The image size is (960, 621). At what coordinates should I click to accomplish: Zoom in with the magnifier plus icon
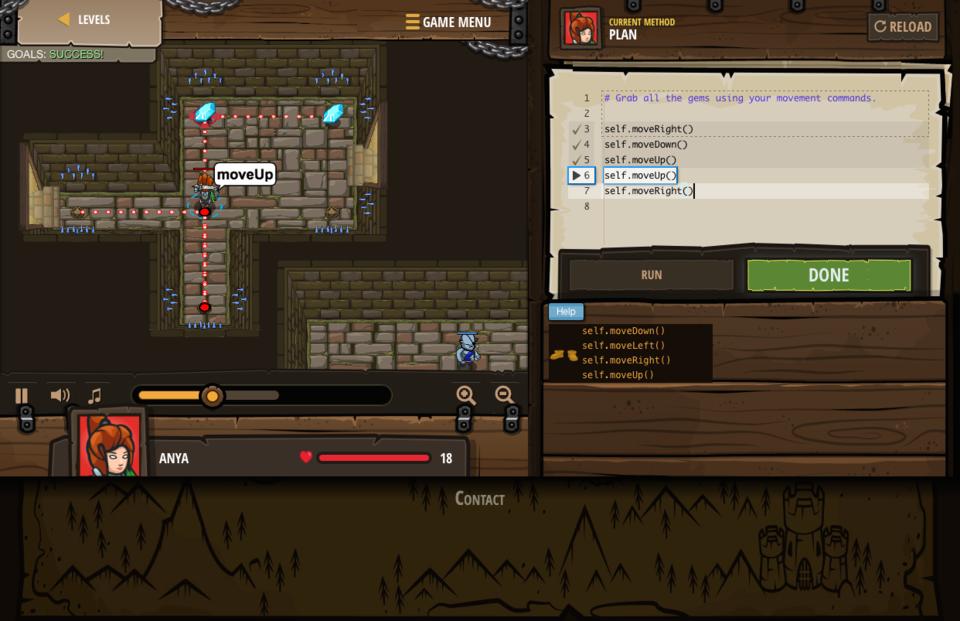(x=466, y=396)
